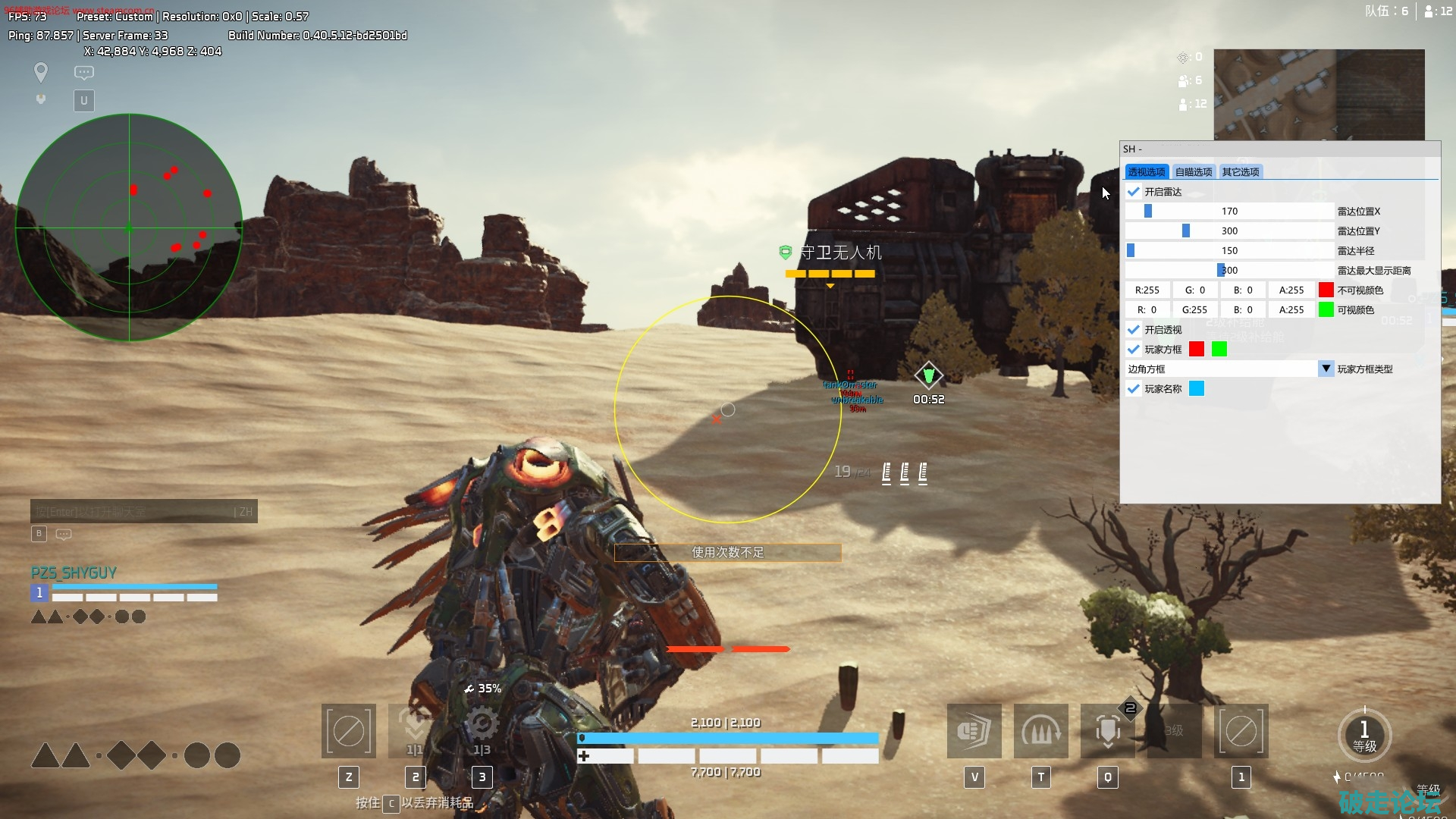Uncheck the 玩家方框 option
The height and width of the screenshot is (819, 1456).
(x=1134, y=350)
